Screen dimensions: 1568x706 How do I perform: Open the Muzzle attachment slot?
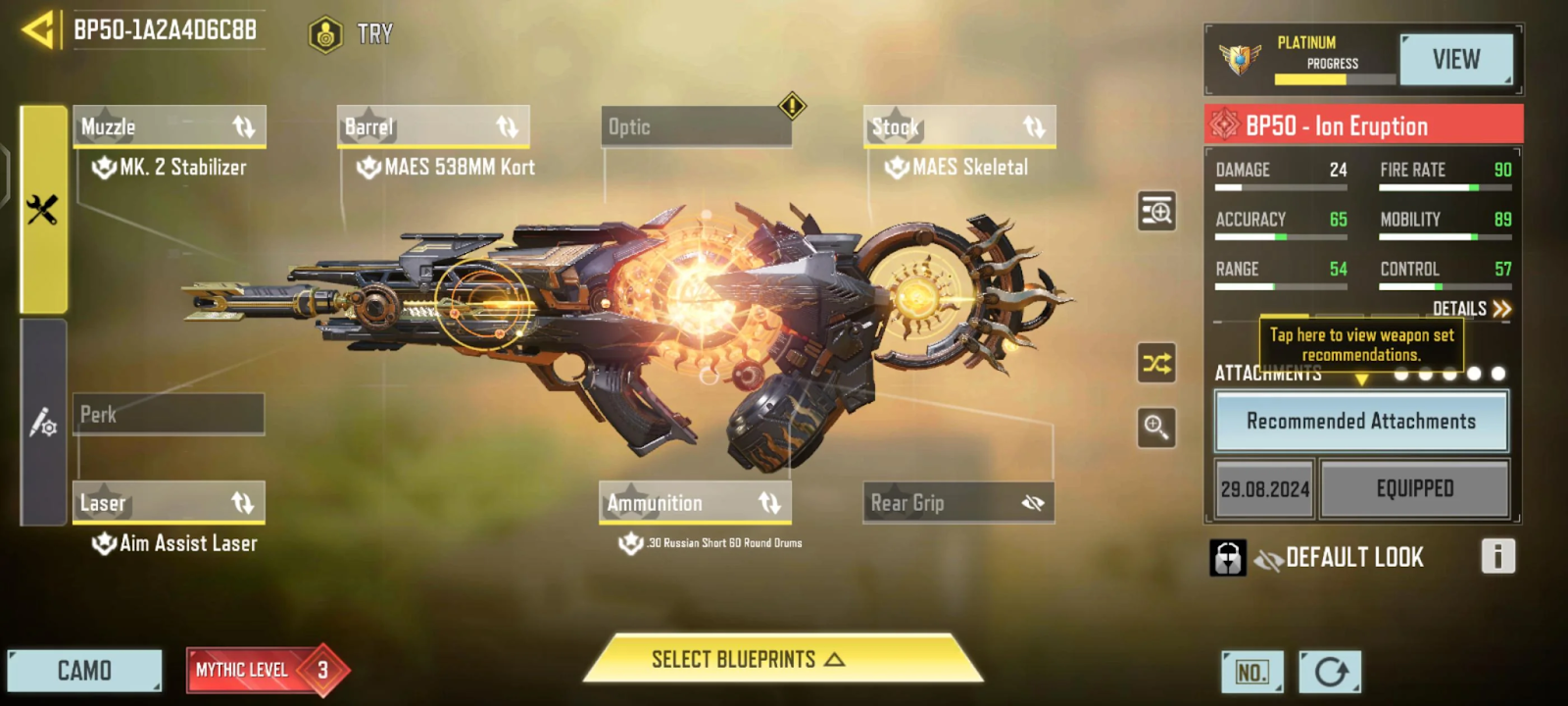click(x=169, y=127)
